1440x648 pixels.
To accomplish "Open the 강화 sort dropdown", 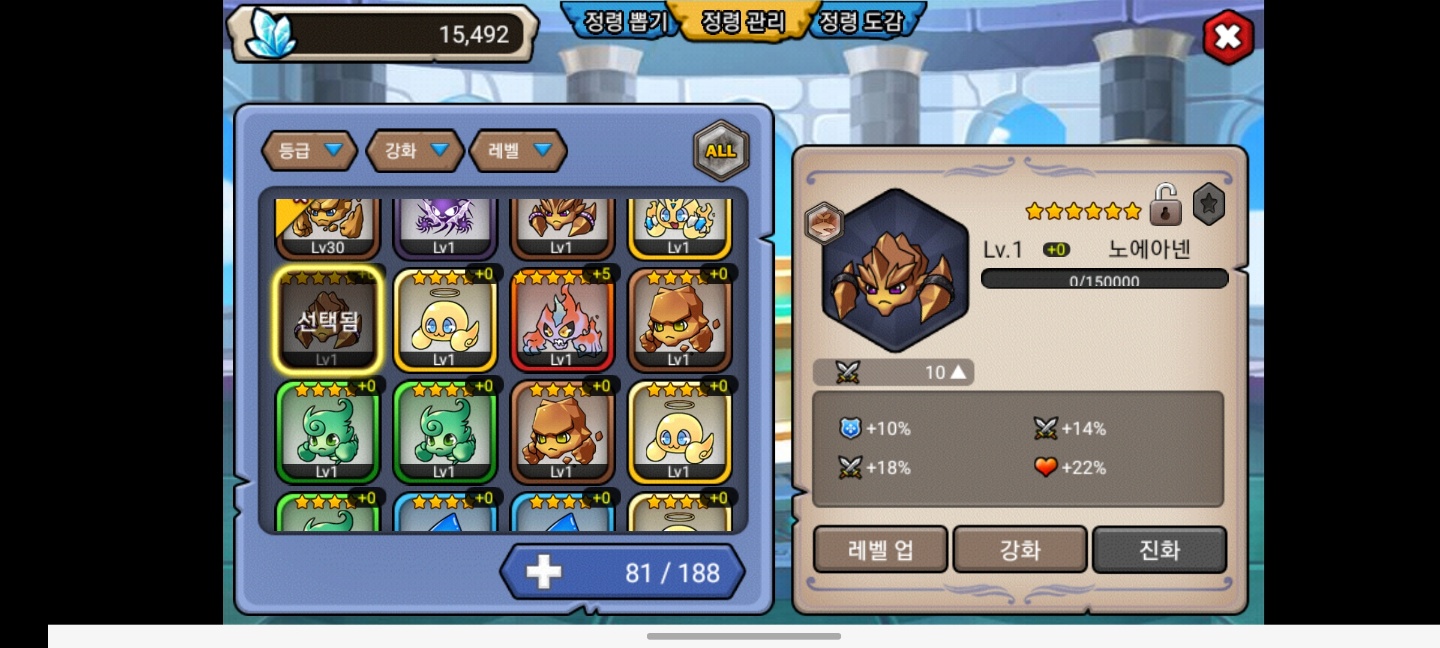I will [x=415, y=151].
